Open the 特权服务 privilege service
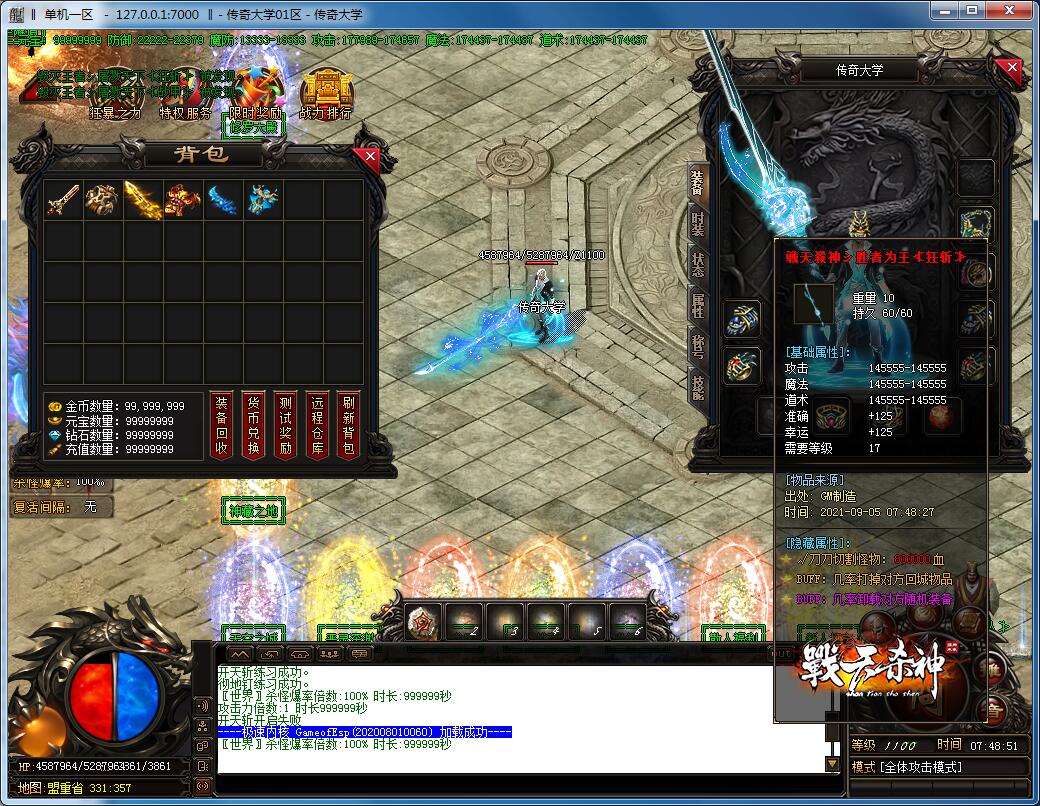The height and width of the screenshot is (806, 1040). [186, 93]
